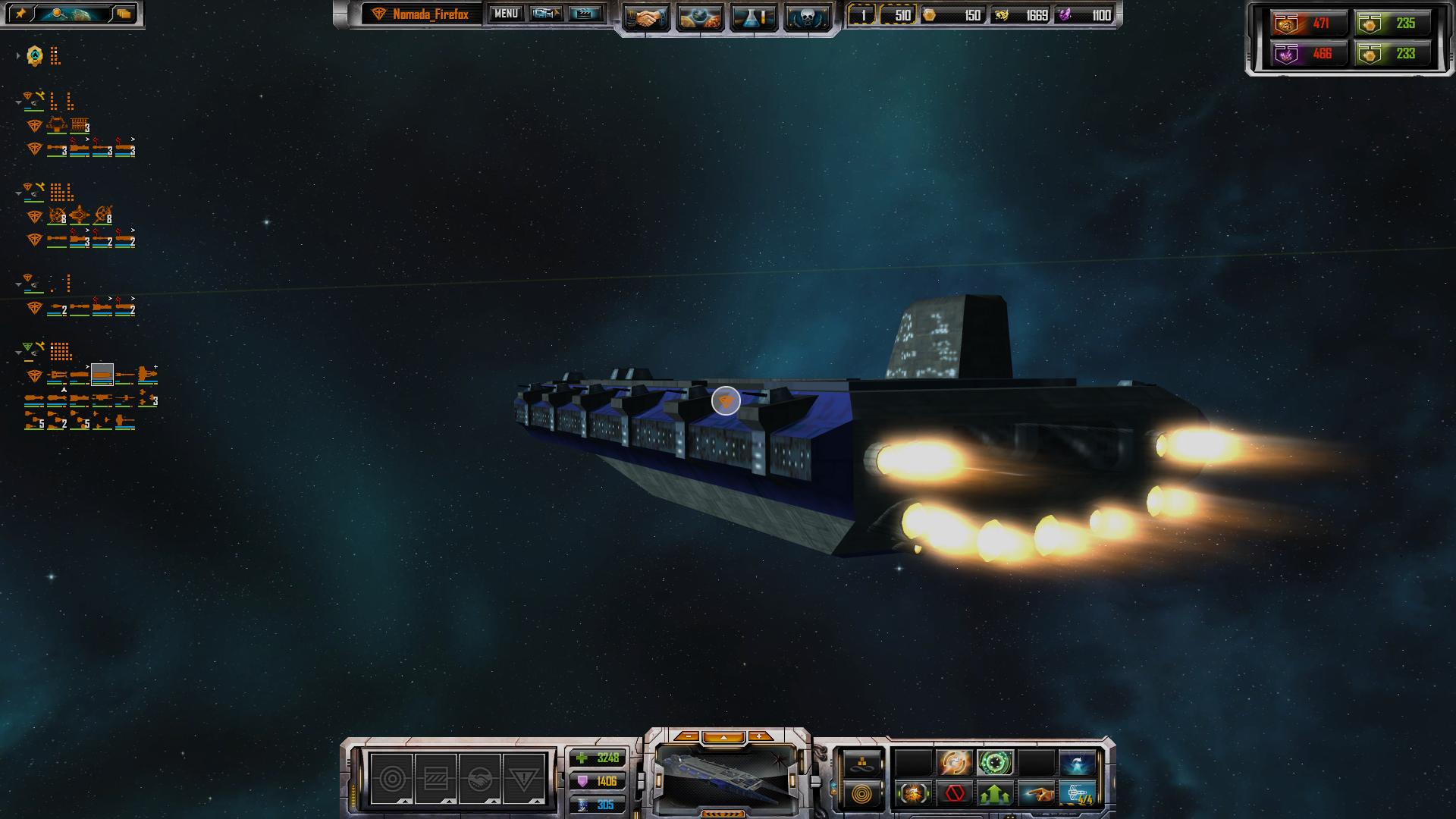This screenshot has height=819, width=1456.
Task: Click the stacked windows button beside the search
Action: [x=124, y=14]
